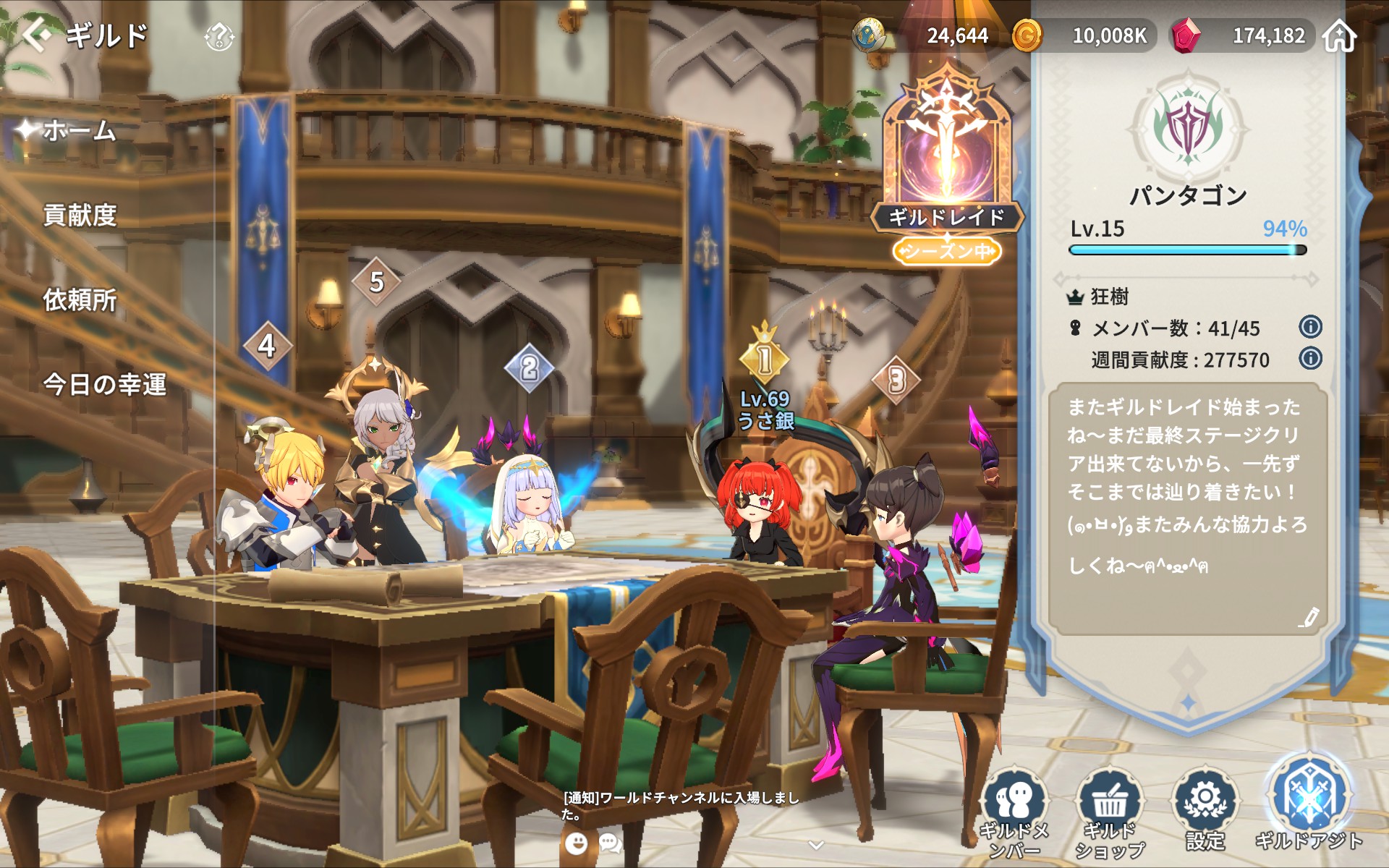This screenshot has width=1389, height=868.
Task: Open 今日の幸運 menu entry
Action: pos(105,385)
